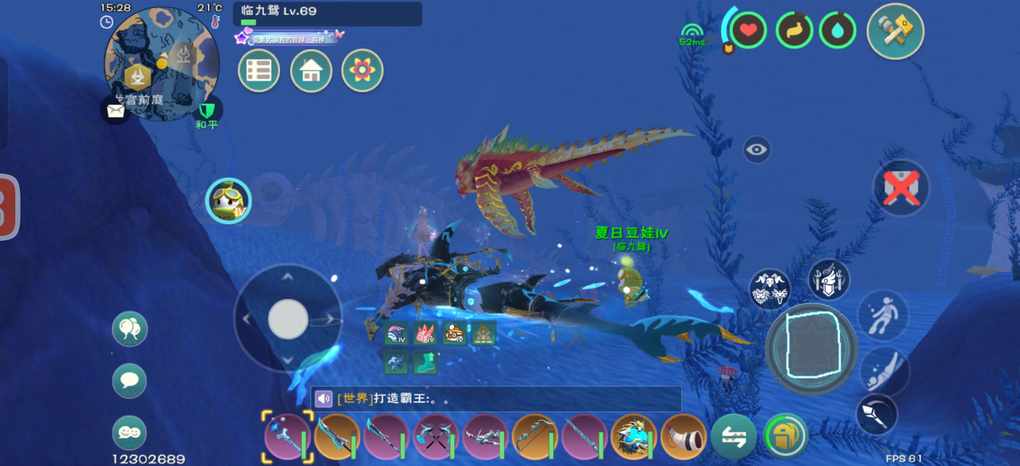Open the hammer build tool button
1020x466 pixels.
coord(894,31)
